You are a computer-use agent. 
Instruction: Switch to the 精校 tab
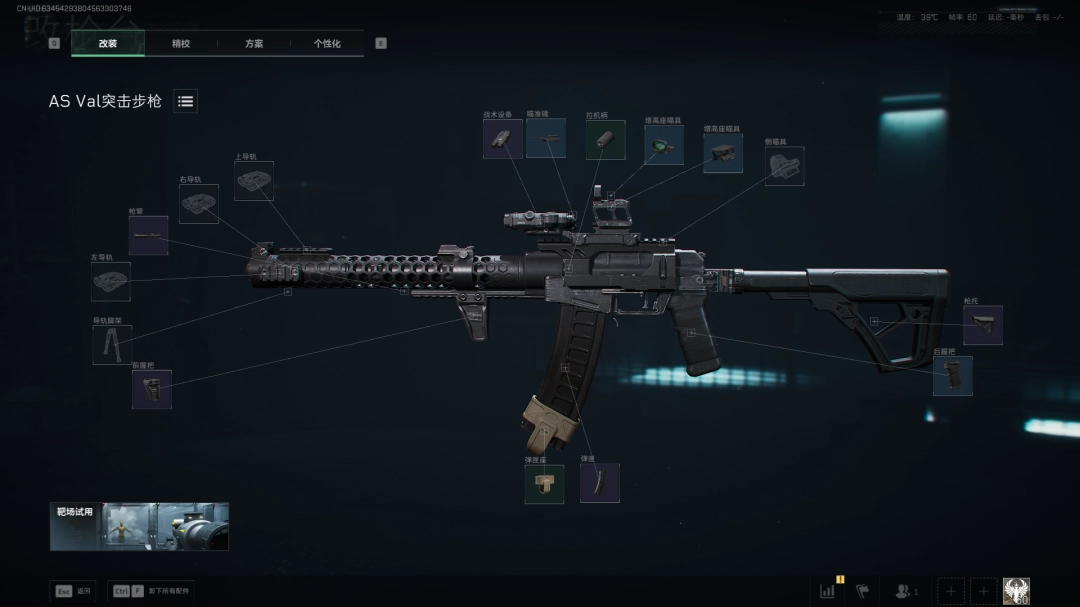tap(181, 44)
